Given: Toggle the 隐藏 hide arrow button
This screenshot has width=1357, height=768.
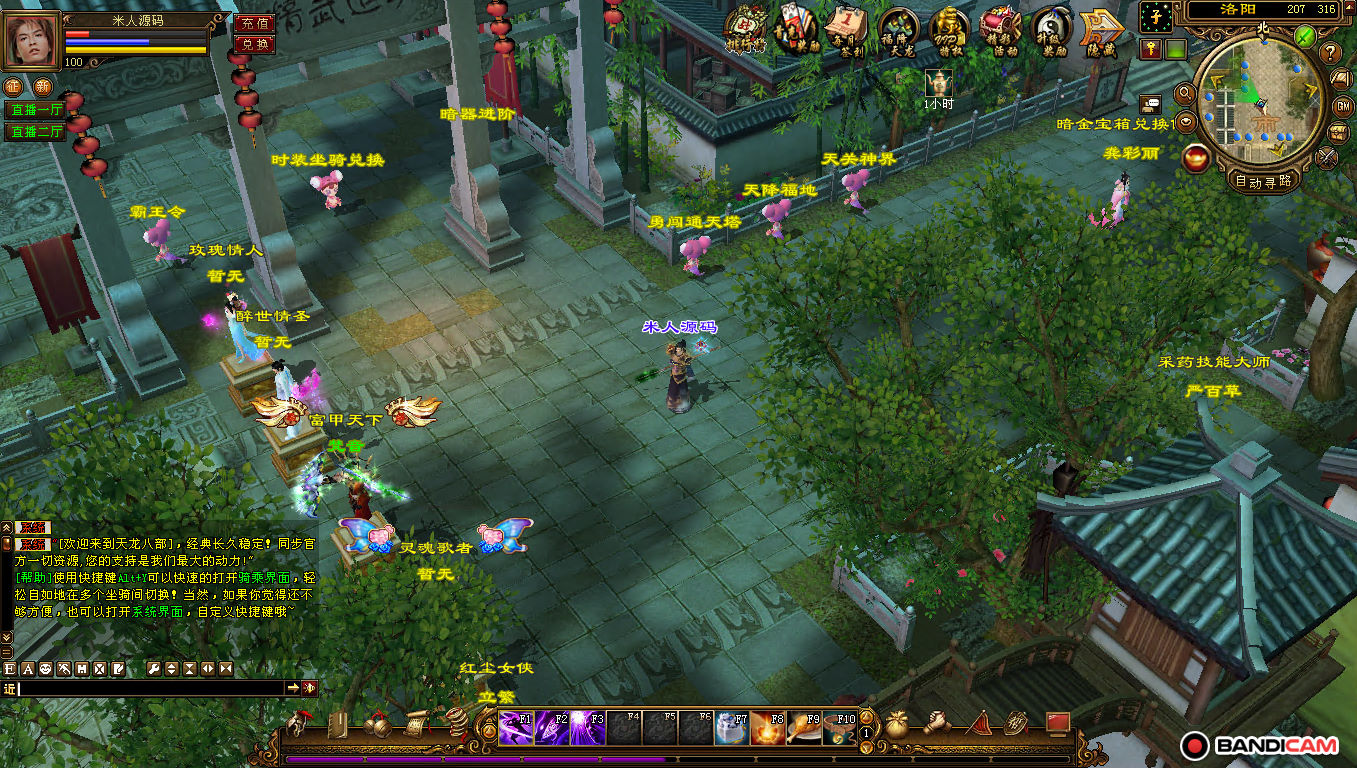Looking at the screenshot, I should tap(1099, 31).
